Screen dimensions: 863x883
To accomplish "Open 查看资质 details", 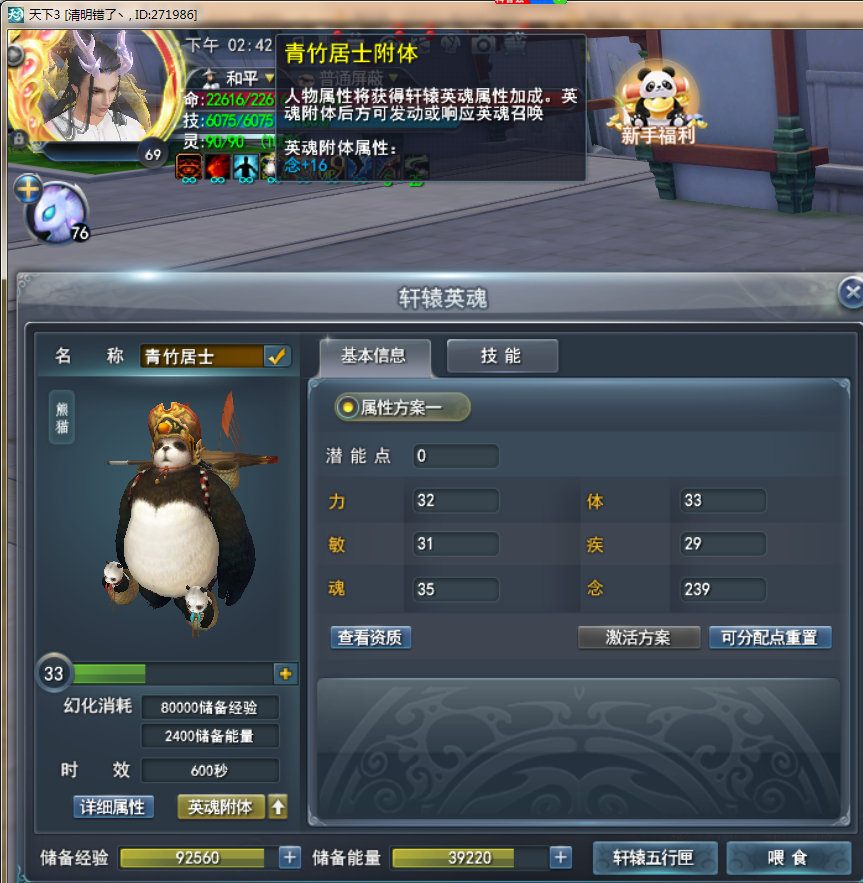I will [371, 637].
